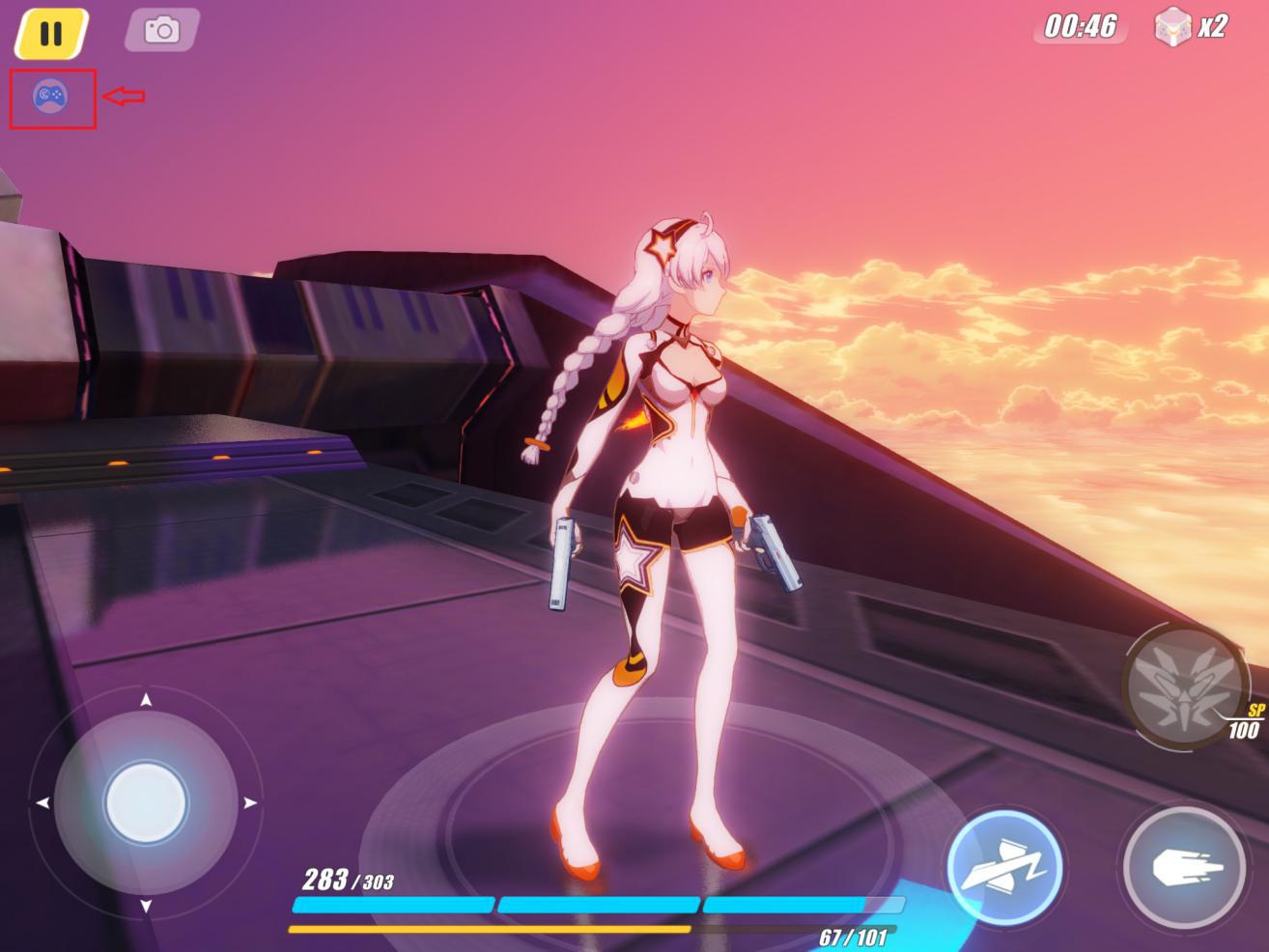The width and height of the screenshot is (1269, 952).
Task: Click the virtual joystick center knob
Action: coord(146,802)
